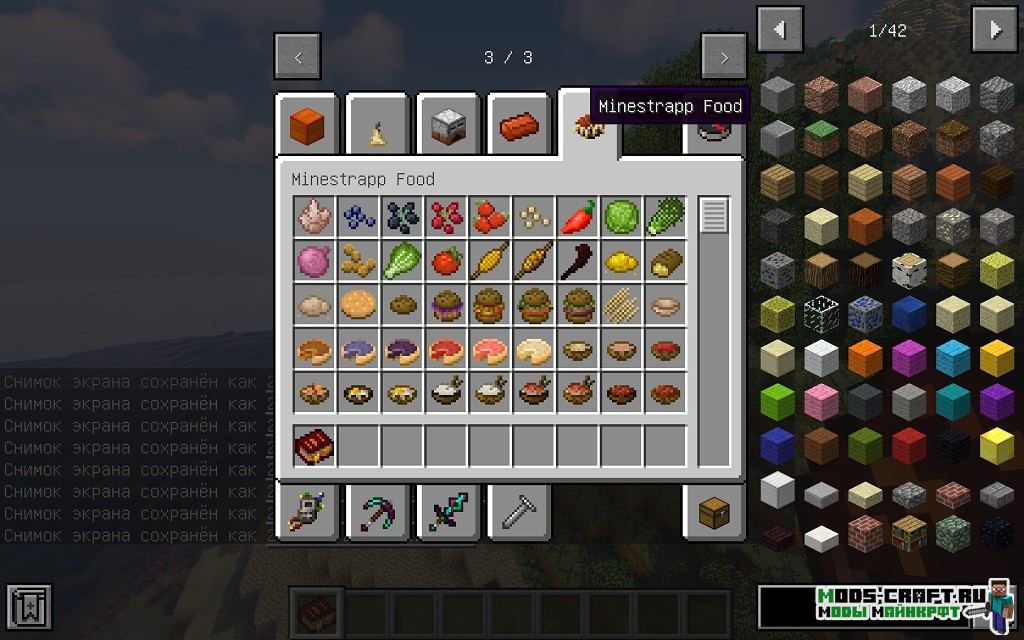
Task: Select the red chili pepper item
Action: pos(577,216)
